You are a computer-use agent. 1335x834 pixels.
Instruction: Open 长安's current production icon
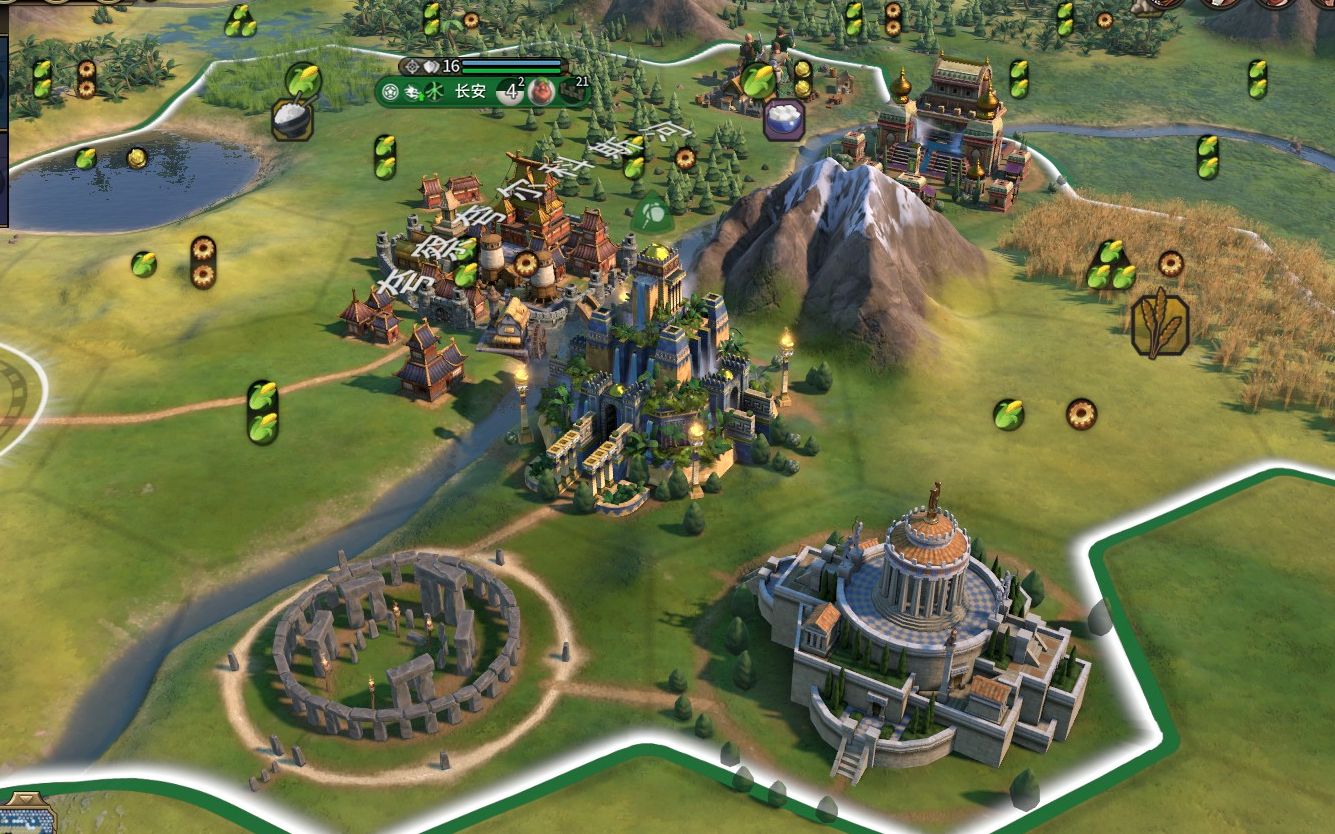(574, 92)
